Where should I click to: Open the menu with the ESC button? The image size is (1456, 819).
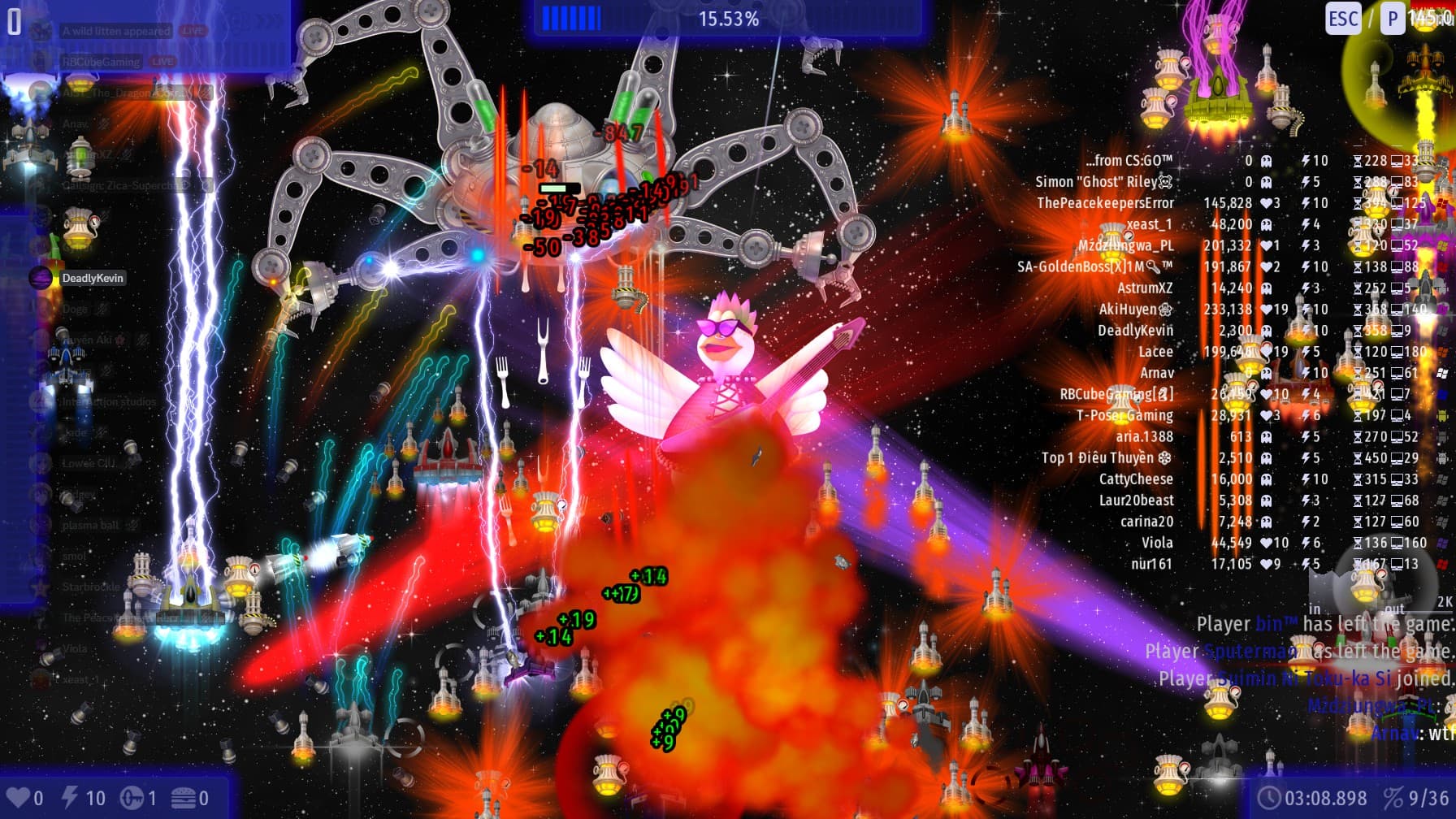point(1342,19)
